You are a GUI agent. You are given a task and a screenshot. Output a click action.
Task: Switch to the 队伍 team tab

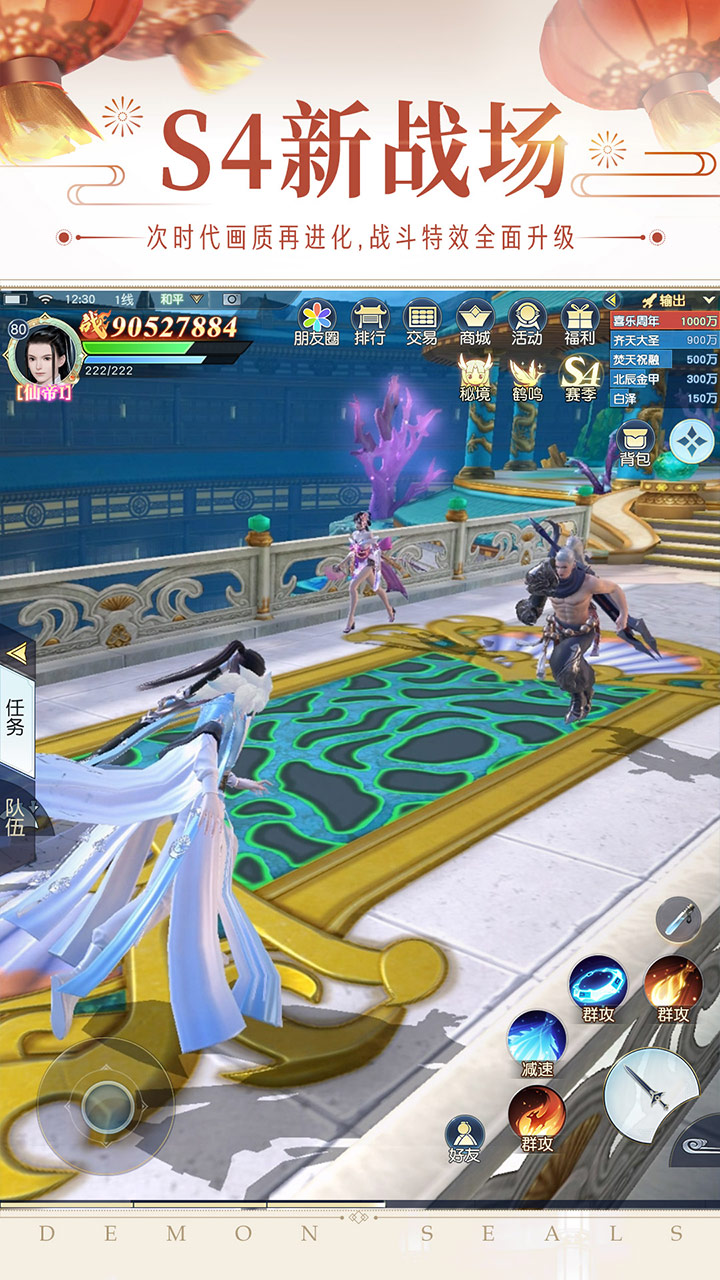pyautogui.click(x=16, y=817)
